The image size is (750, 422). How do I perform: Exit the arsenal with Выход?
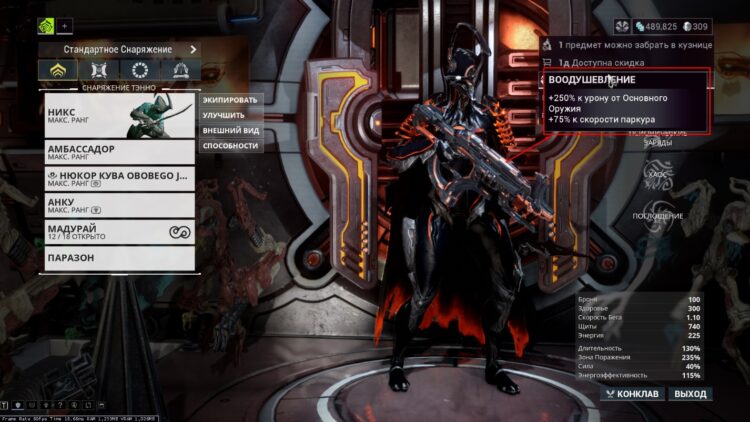coord(690,394)
